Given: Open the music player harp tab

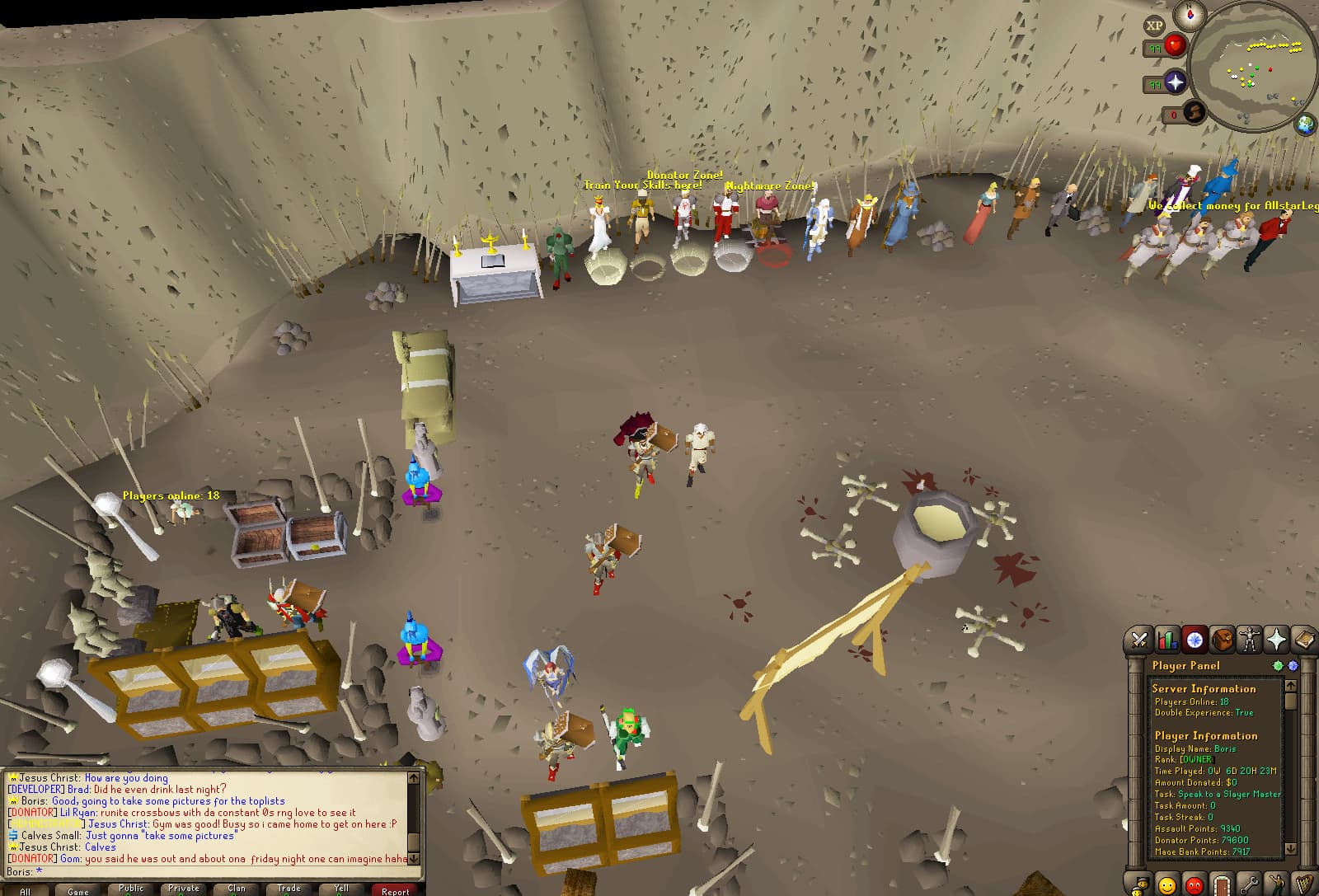Looking at the screenshot, I should point(1303,884).
